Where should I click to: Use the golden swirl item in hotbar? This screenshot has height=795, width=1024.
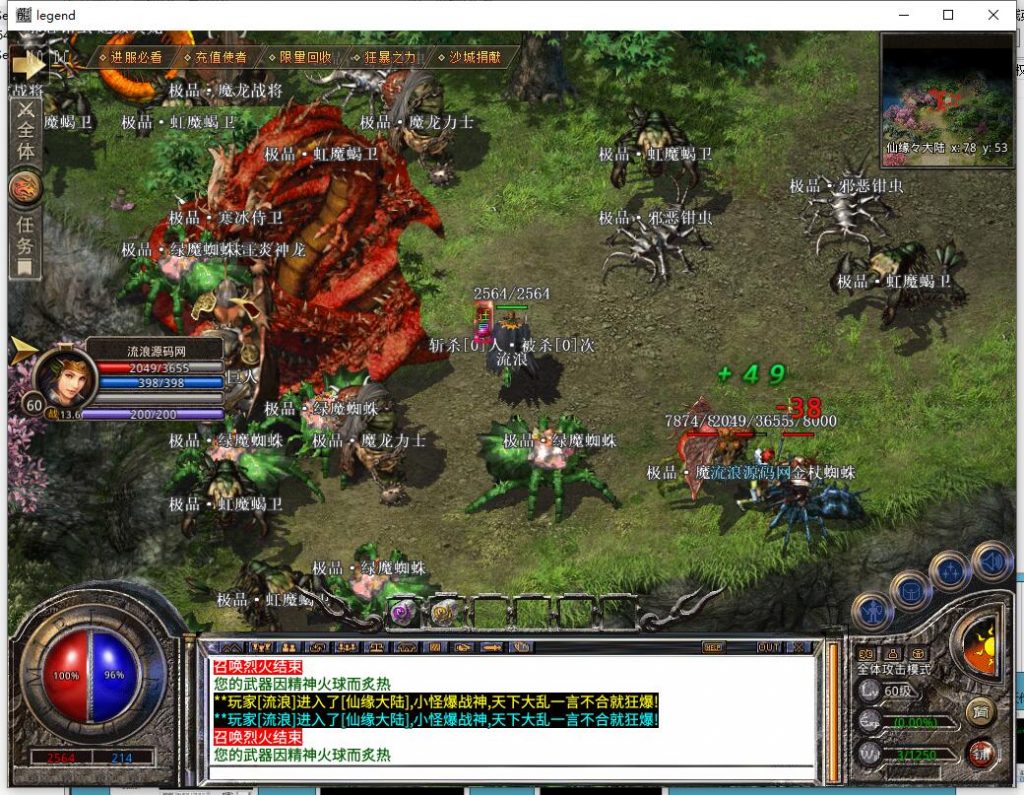444,612
